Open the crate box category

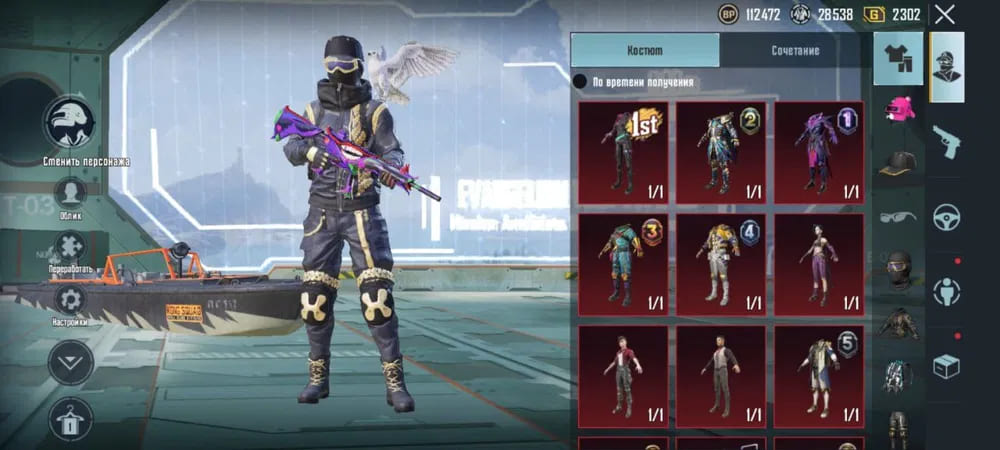(x=947, y=367)
